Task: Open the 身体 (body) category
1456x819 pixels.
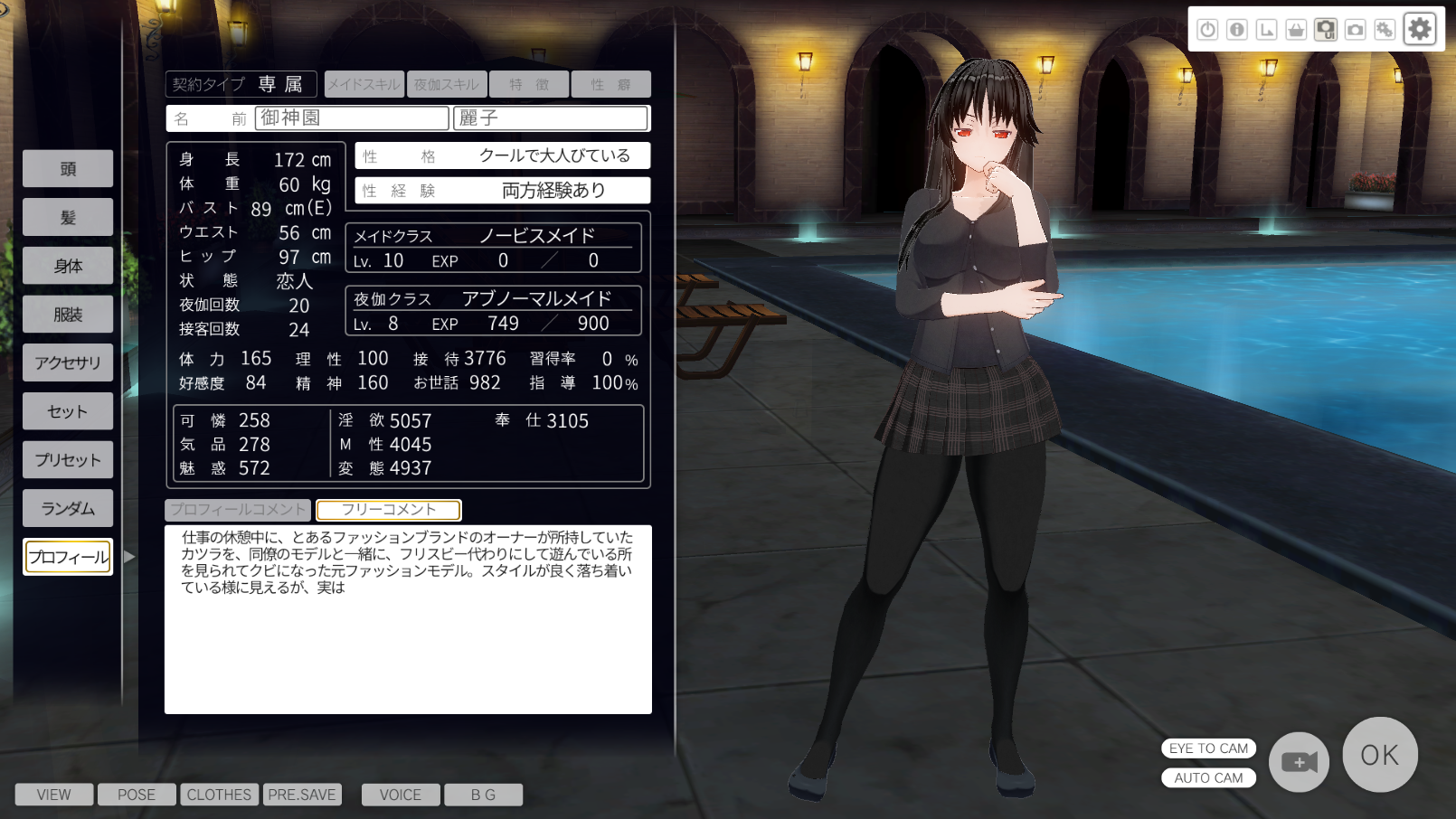Action: [68, 266]
